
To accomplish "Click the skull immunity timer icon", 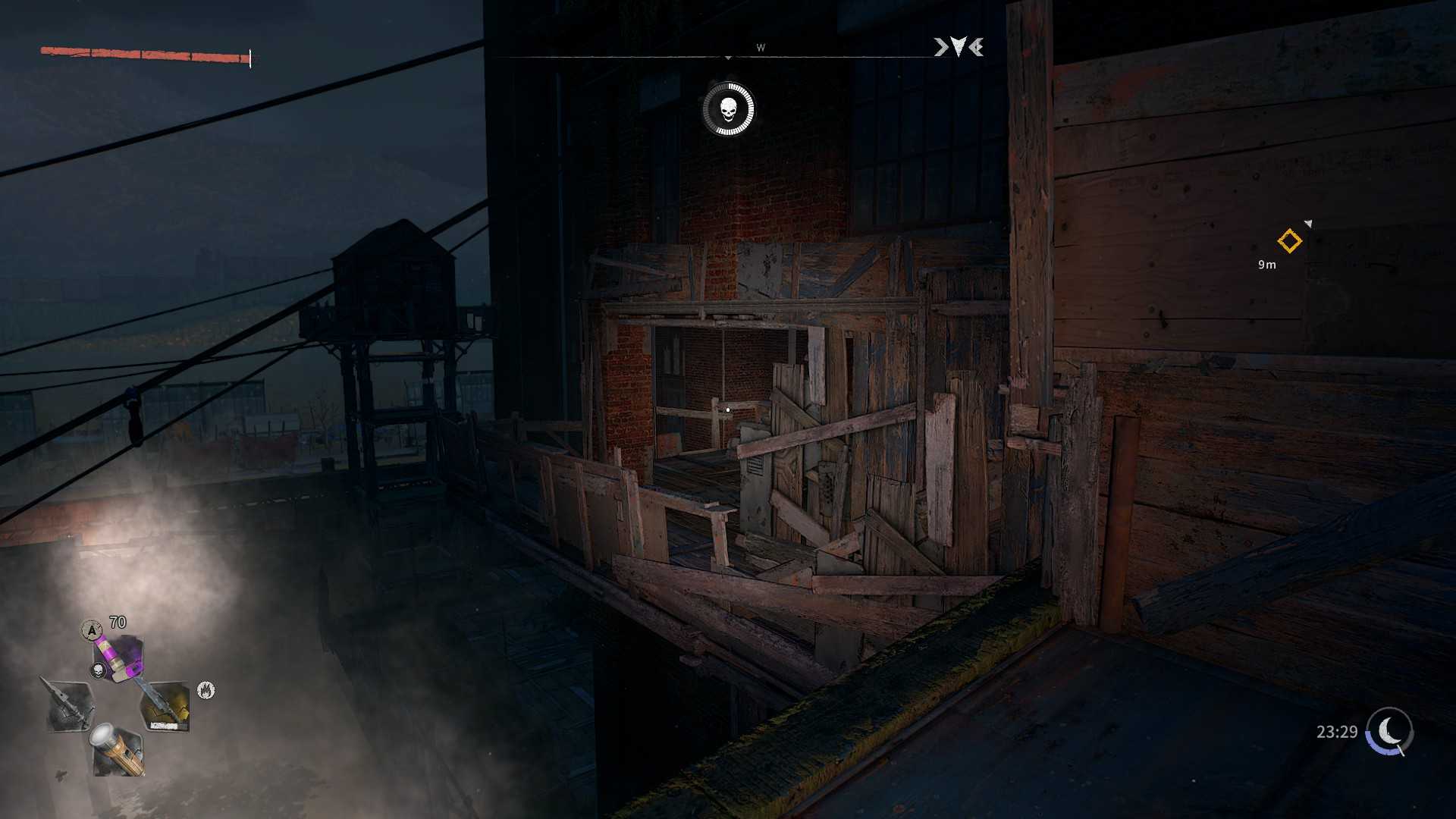I will 728,110.
